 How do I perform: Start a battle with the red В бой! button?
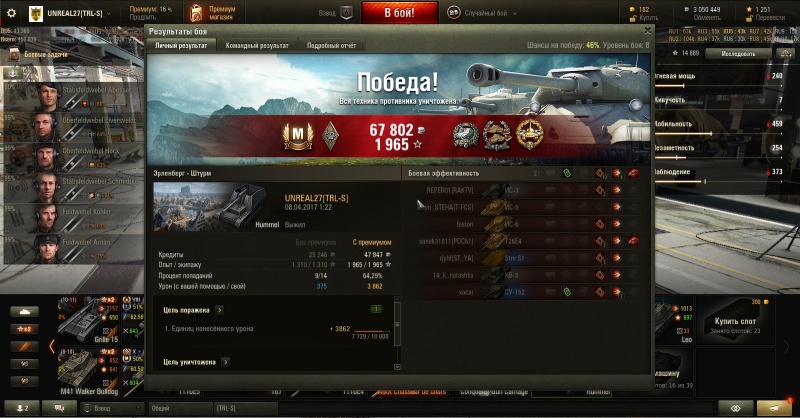(398, 13)
